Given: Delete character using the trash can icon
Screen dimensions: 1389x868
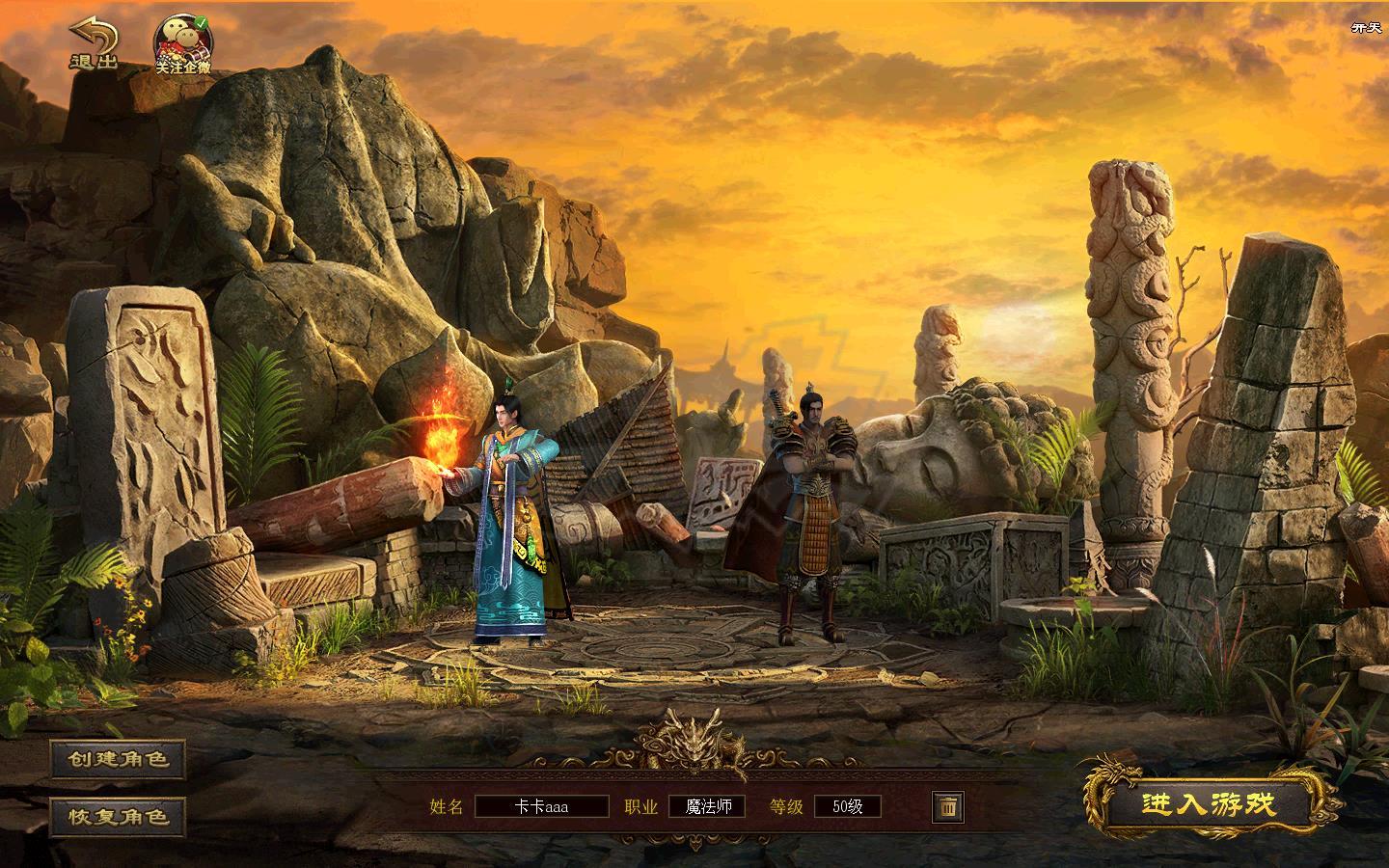Looking at the screenshot, I should tap(947, 806).
